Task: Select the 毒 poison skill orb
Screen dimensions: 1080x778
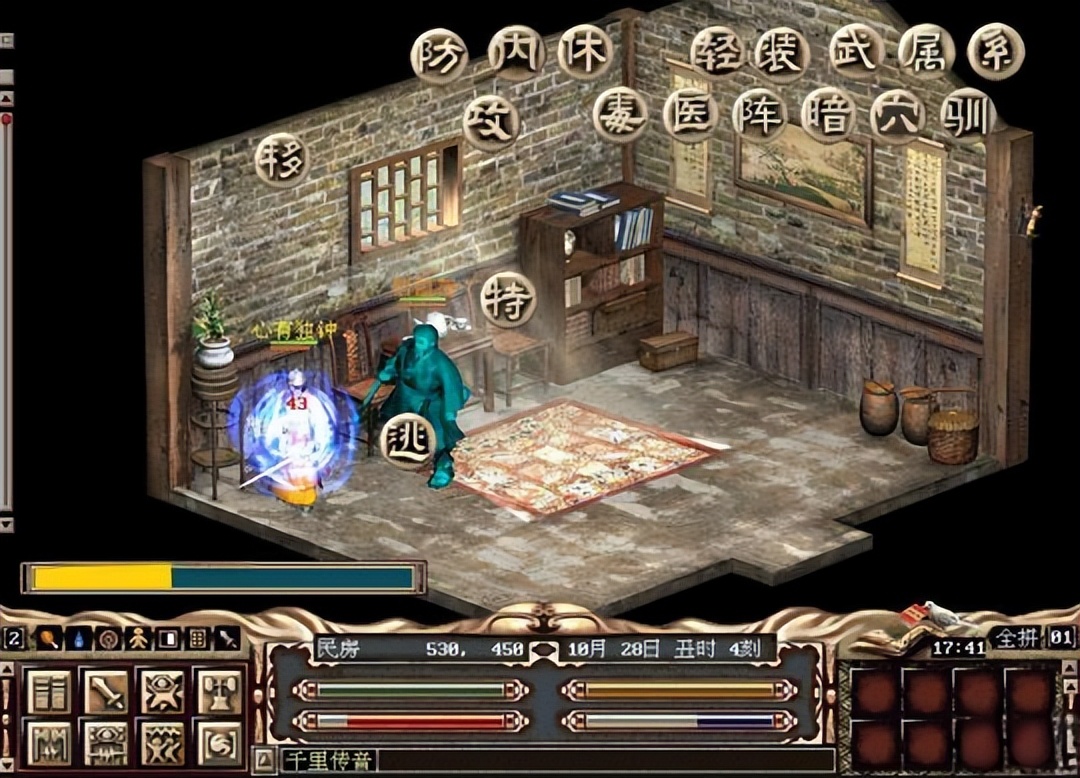Action: click(x=621, y=115)
